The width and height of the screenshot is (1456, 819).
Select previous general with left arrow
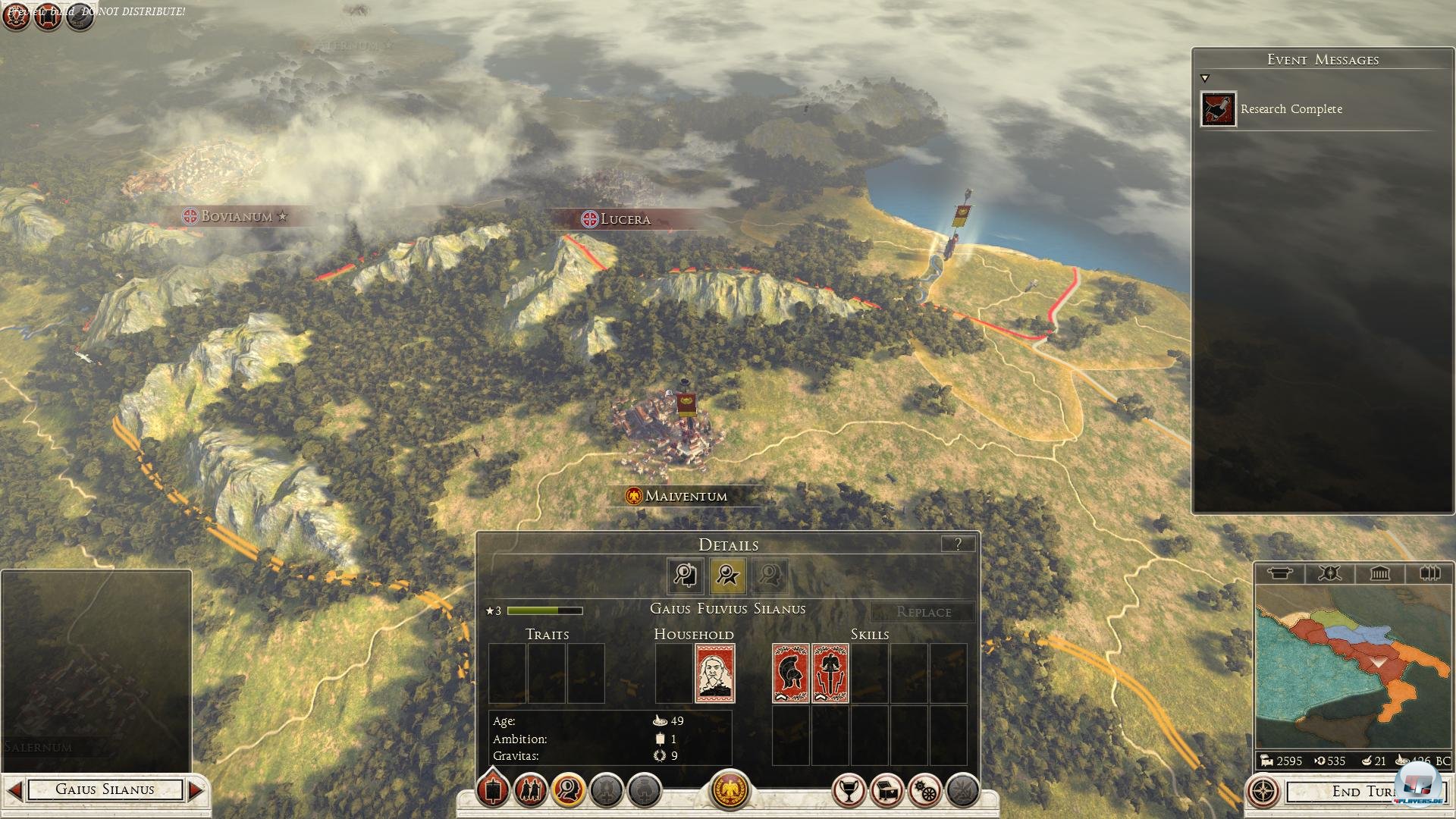[14, 790]
